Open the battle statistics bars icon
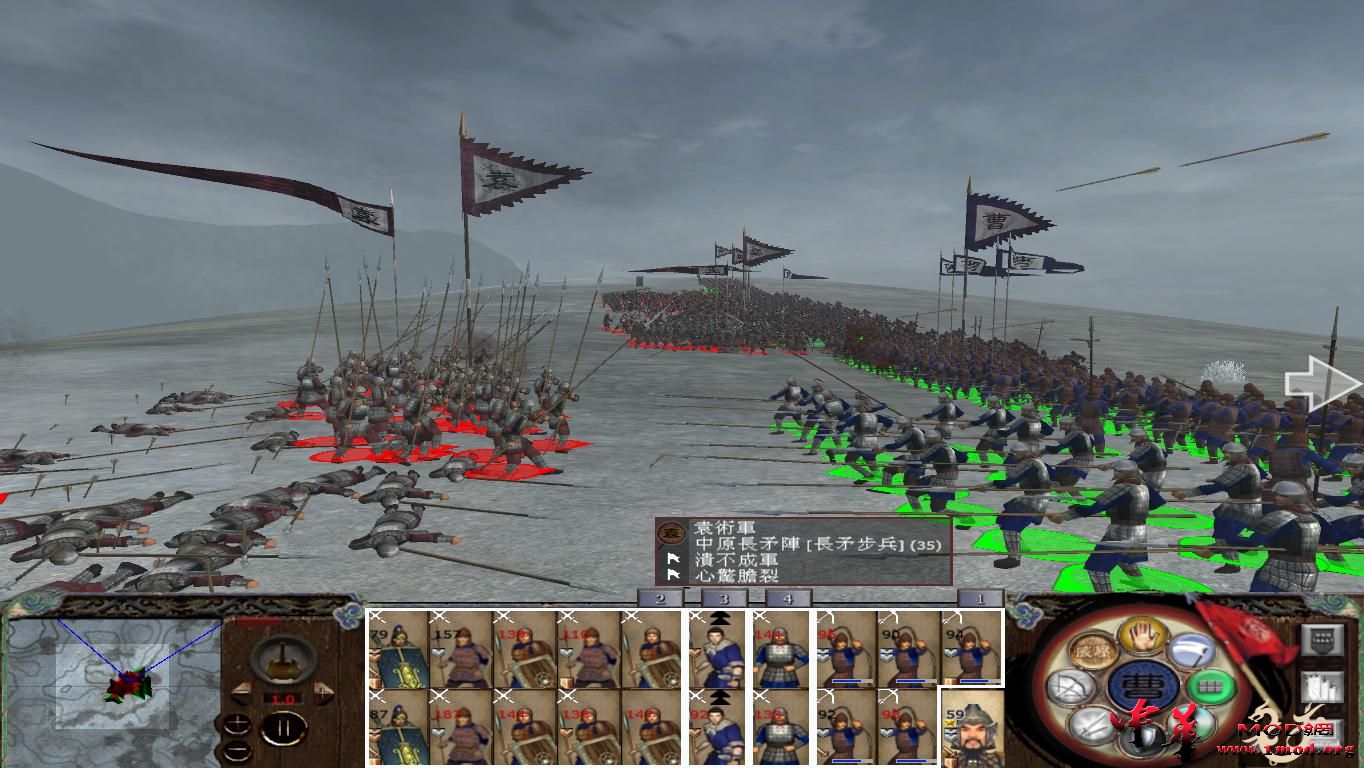The image size is (1364, 768). 1323,686
